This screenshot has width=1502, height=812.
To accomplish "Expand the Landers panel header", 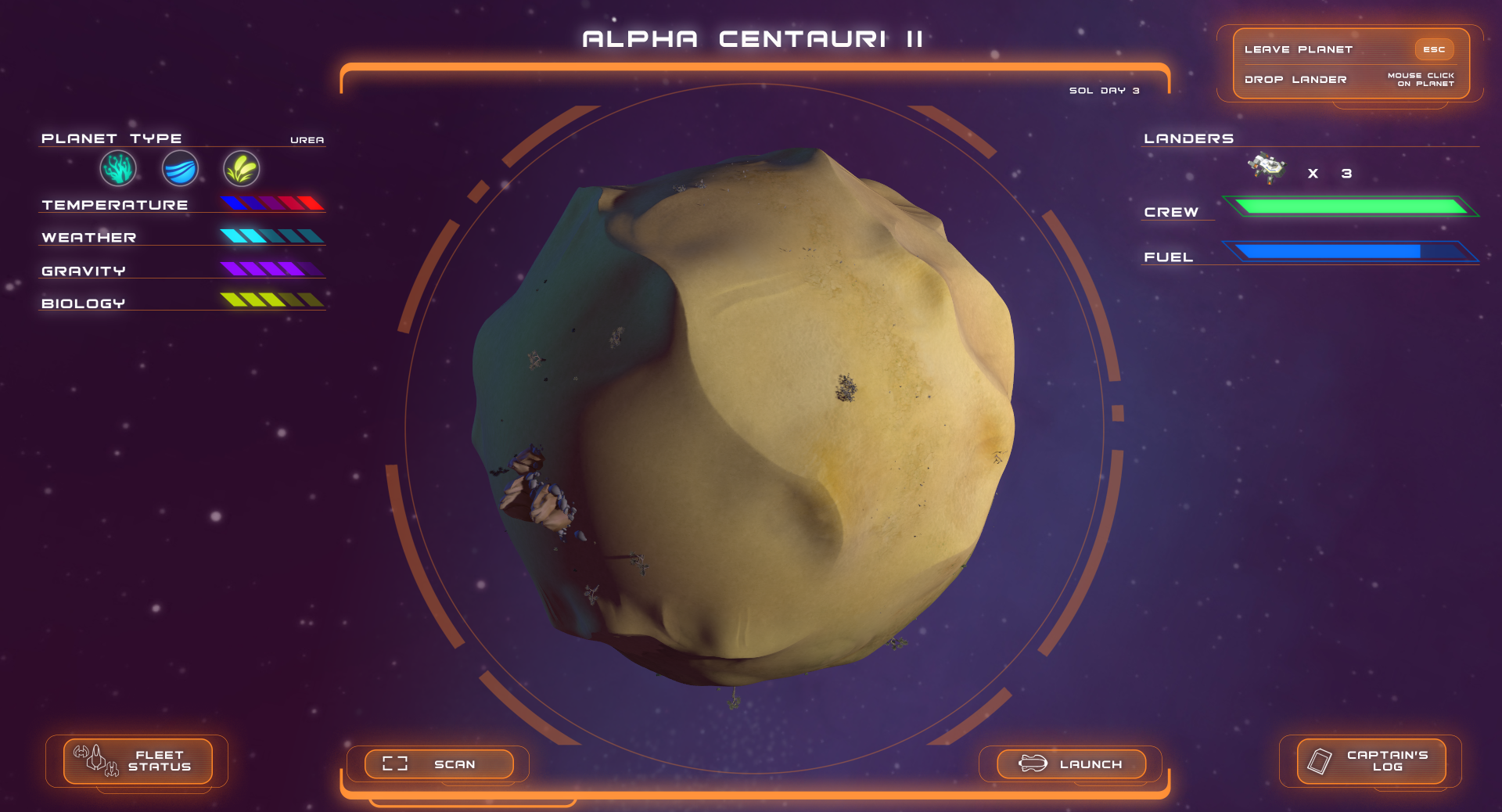I will [1188, 138].
